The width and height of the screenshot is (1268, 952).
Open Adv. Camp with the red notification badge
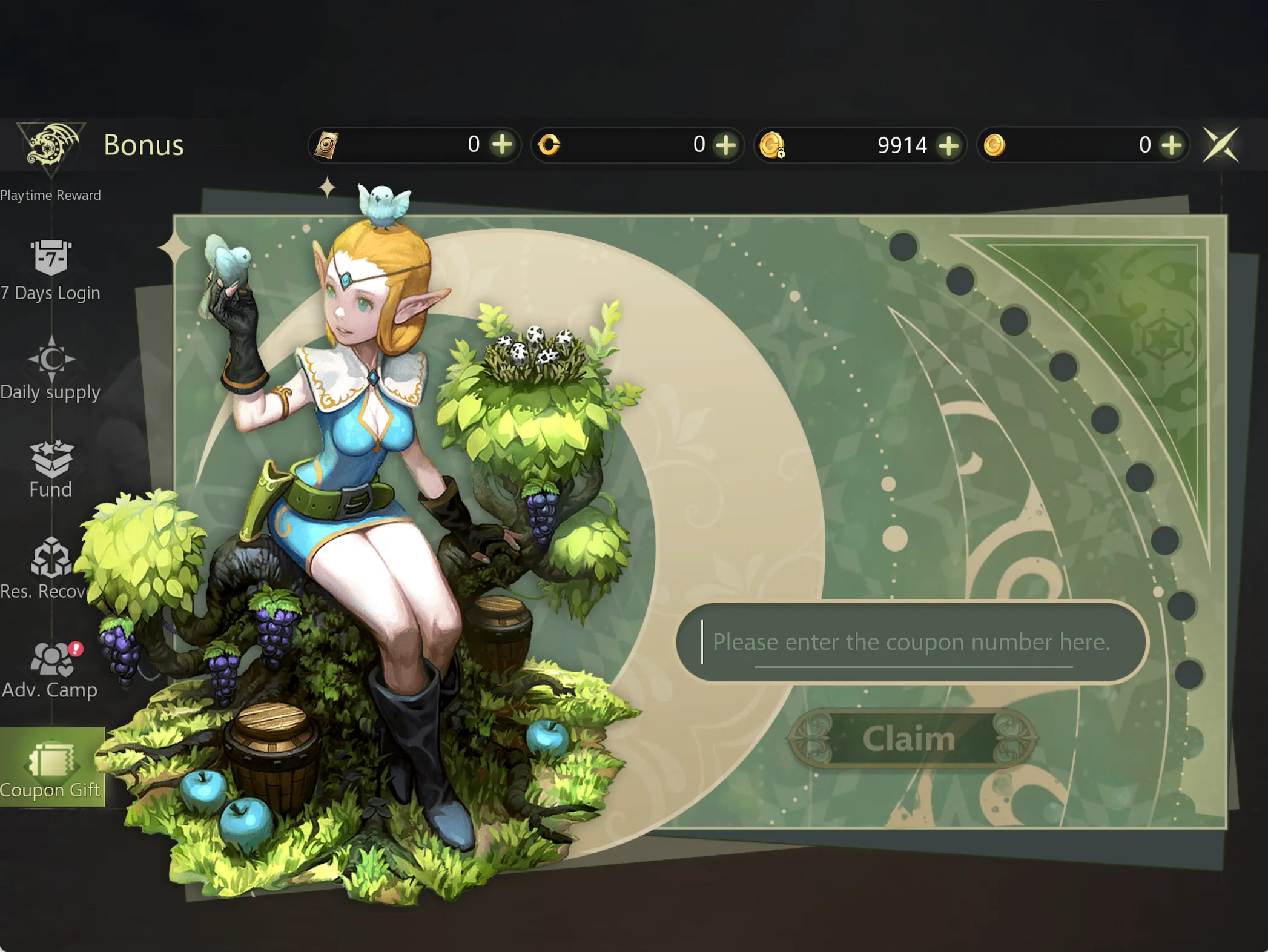pos(51,660)
